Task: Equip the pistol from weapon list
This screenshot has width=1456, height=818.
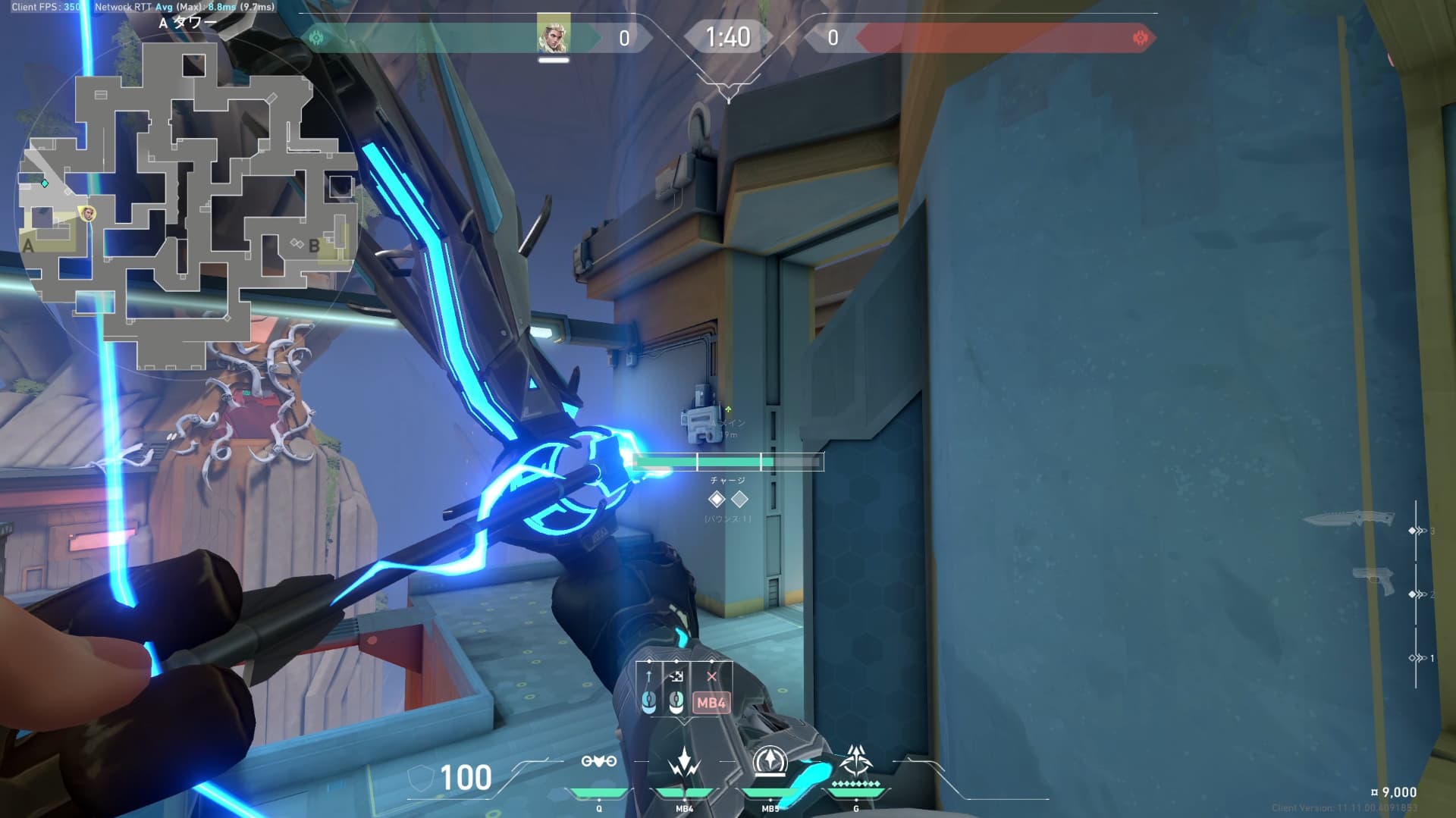Action: 1374,581
